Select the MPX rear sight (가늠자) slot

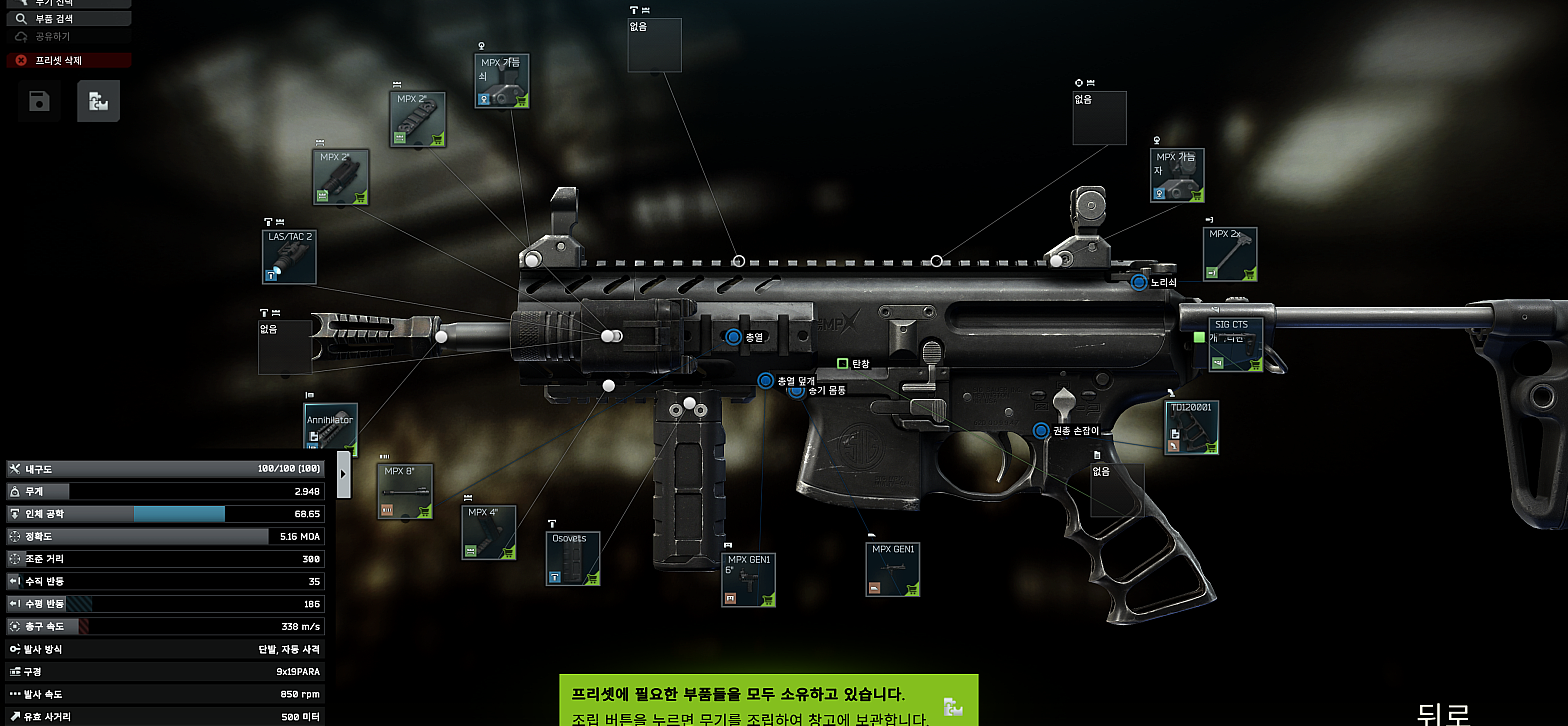pyautogui.click(x=1177, y=176)
